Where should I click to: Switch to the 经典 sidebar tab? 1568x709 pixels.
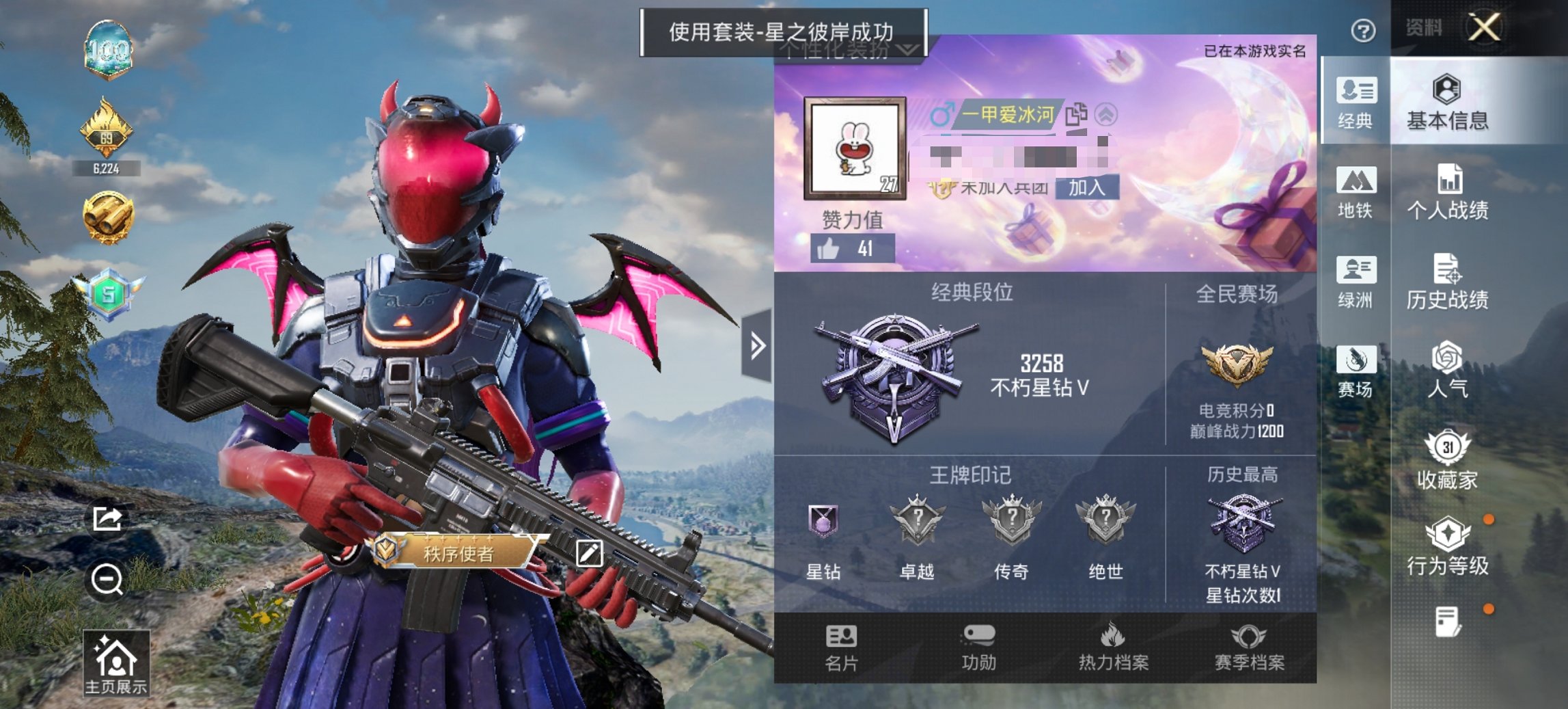1356,104
